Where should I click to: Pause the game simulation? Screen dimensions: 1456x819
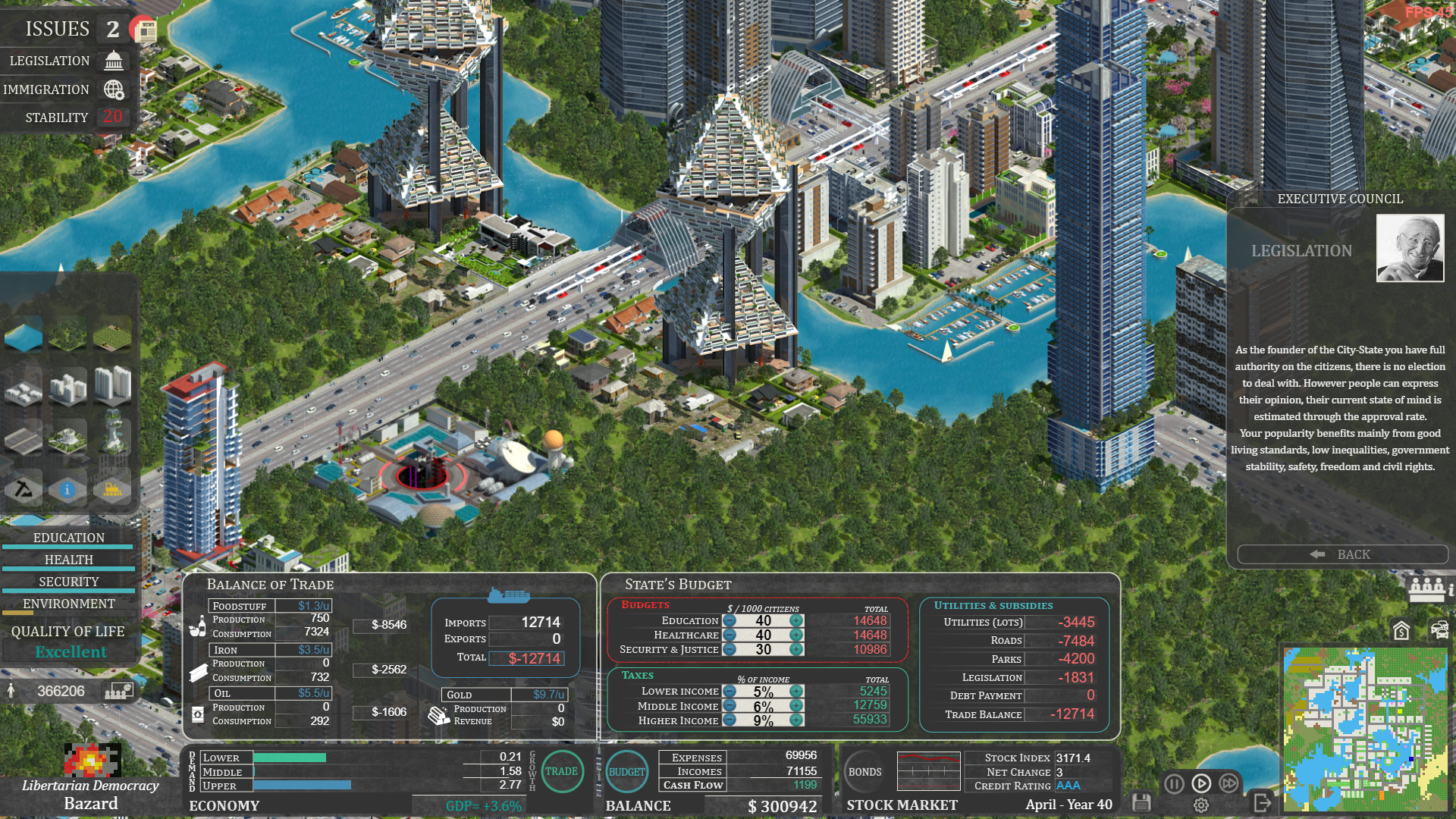[1173, 785]
